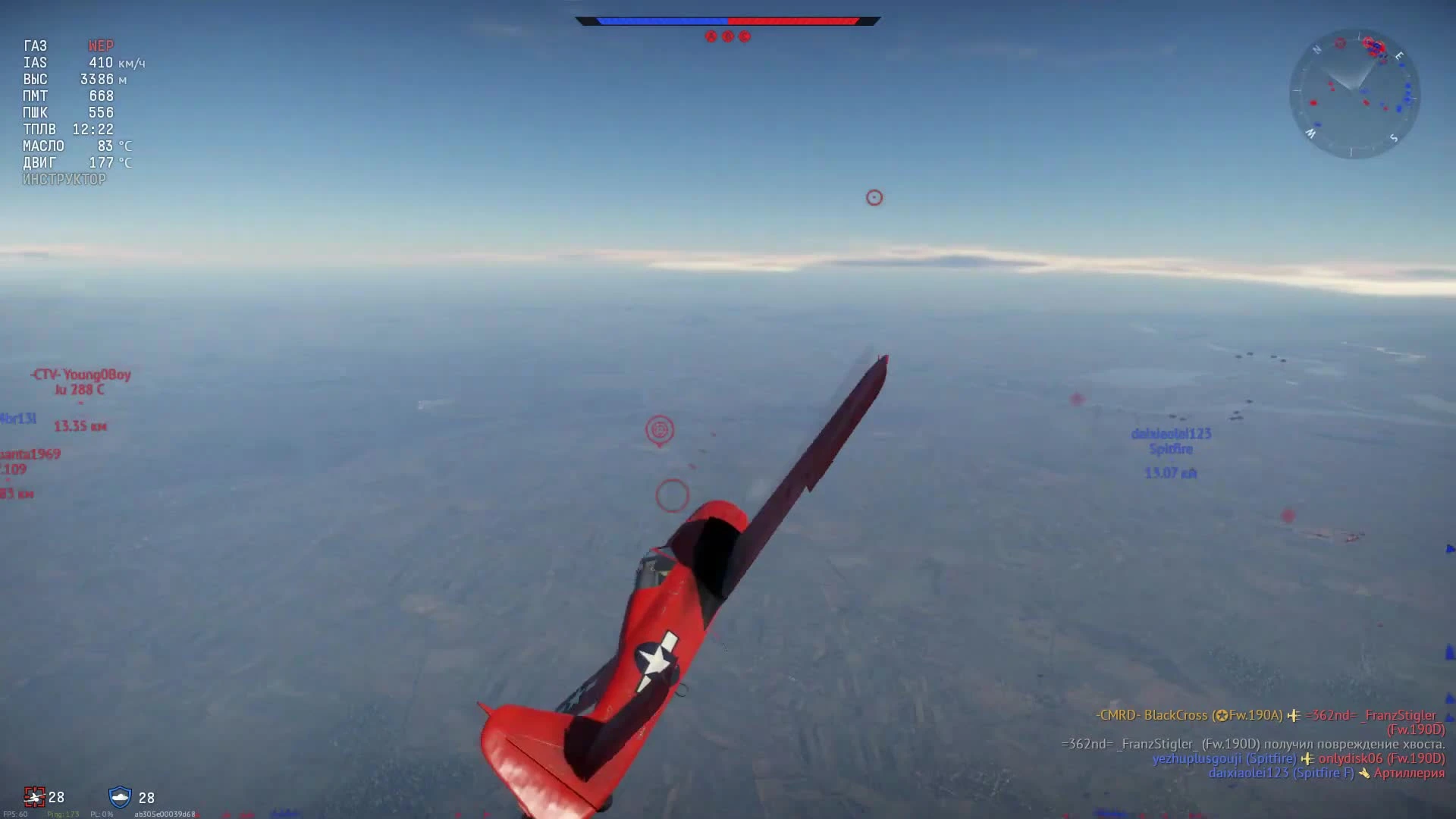Click the red target reticle near the horizon

874,197
